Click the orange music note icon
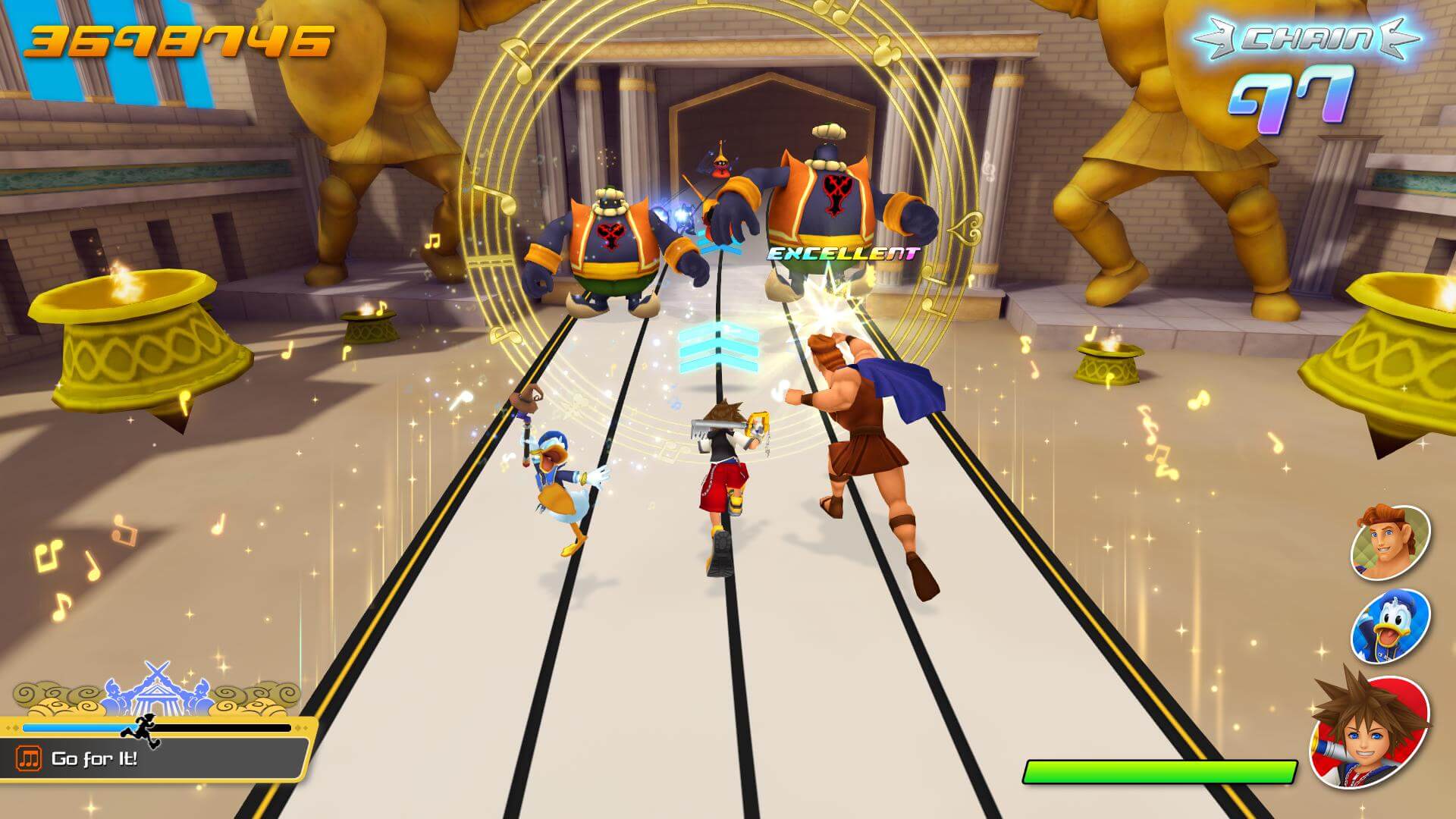1456x819 pixels. [x=30, y=758]
